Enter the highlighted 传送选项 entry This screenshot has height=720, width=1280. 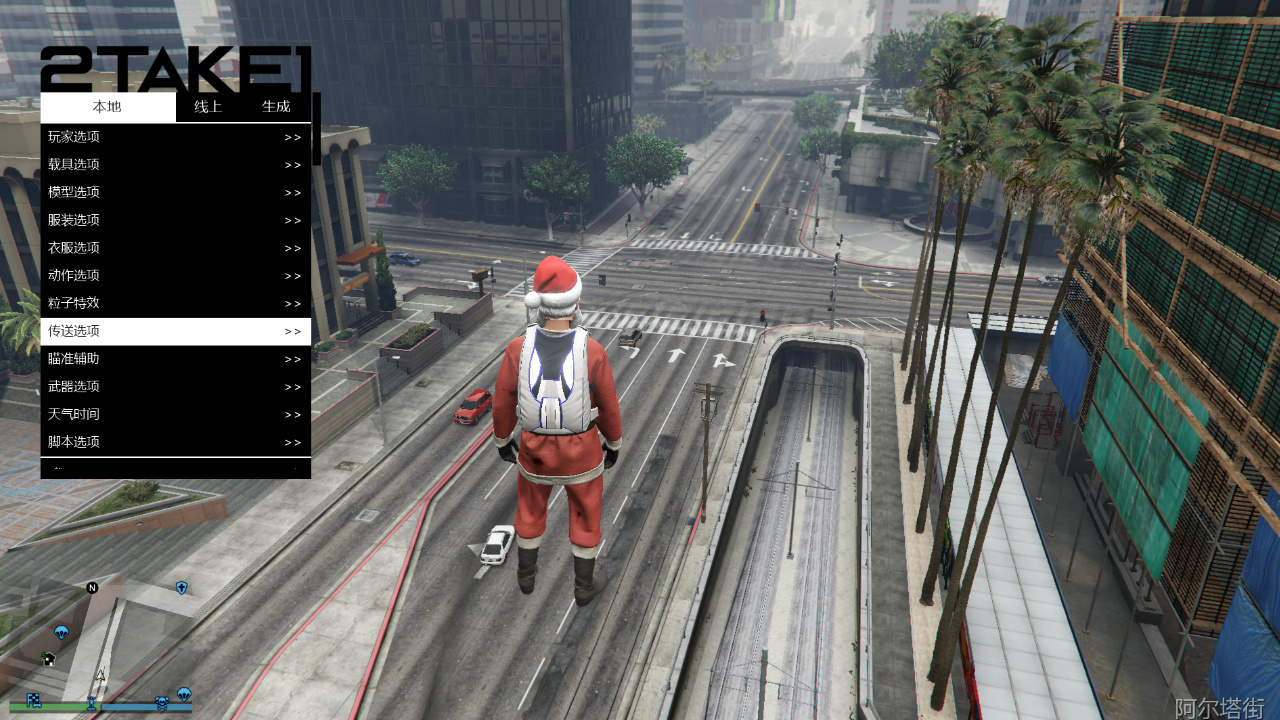(175, 331)
